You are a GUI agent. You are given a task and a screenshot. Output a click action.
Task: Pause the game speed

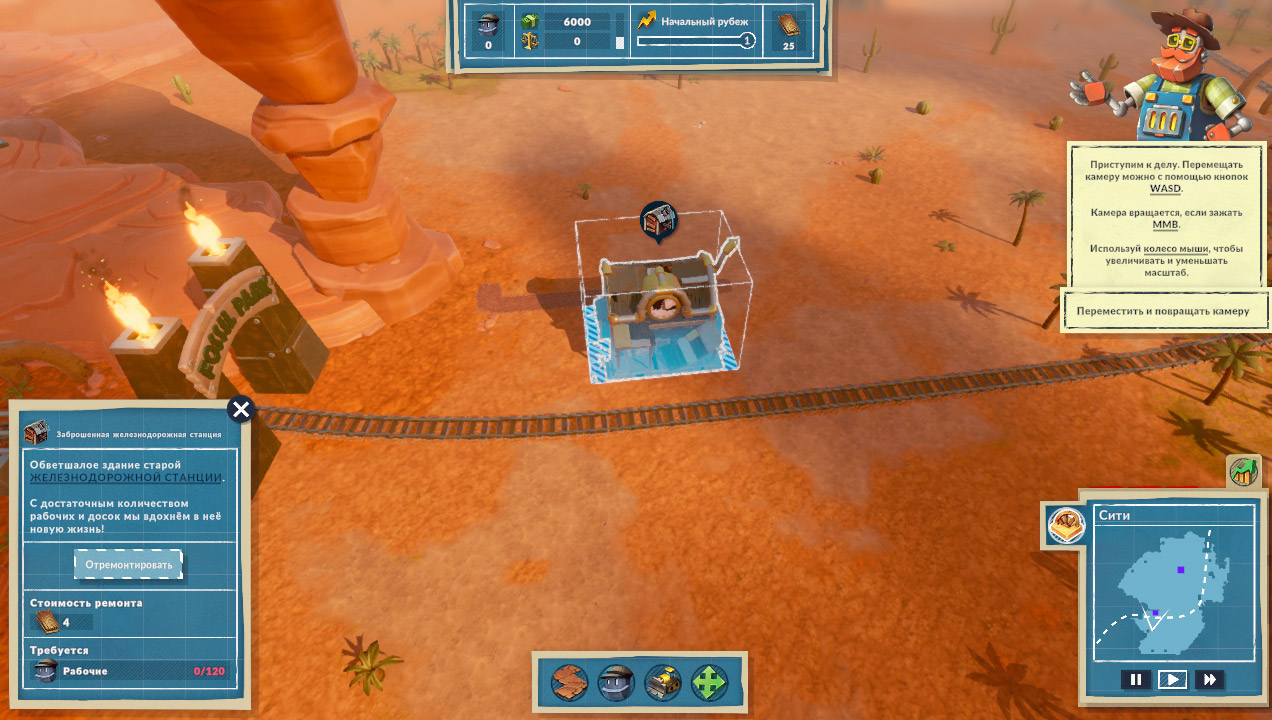click(1135, 680)
